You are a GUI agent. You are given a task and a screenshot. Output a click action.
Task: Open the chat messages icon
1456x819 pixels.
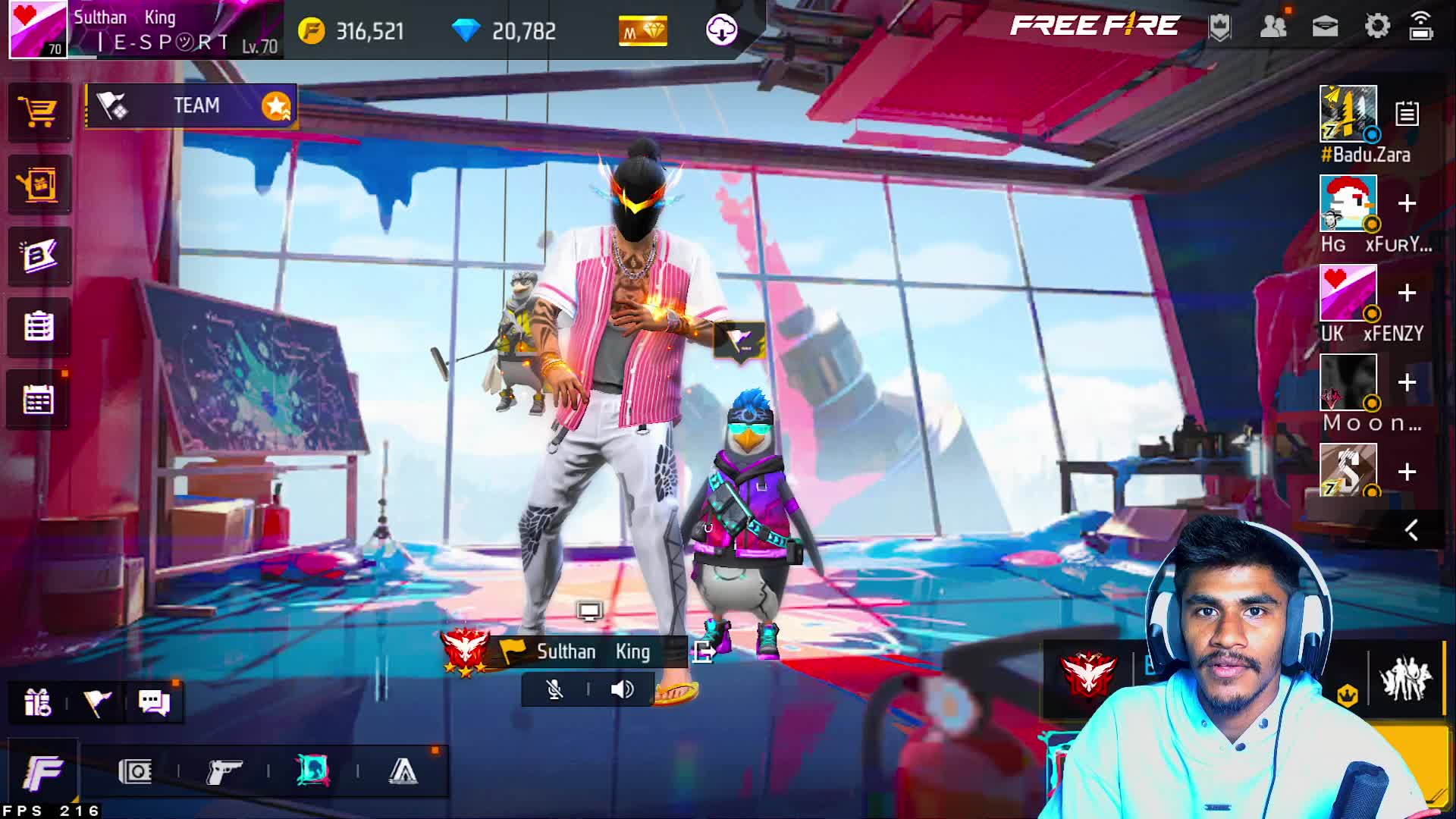154,702
